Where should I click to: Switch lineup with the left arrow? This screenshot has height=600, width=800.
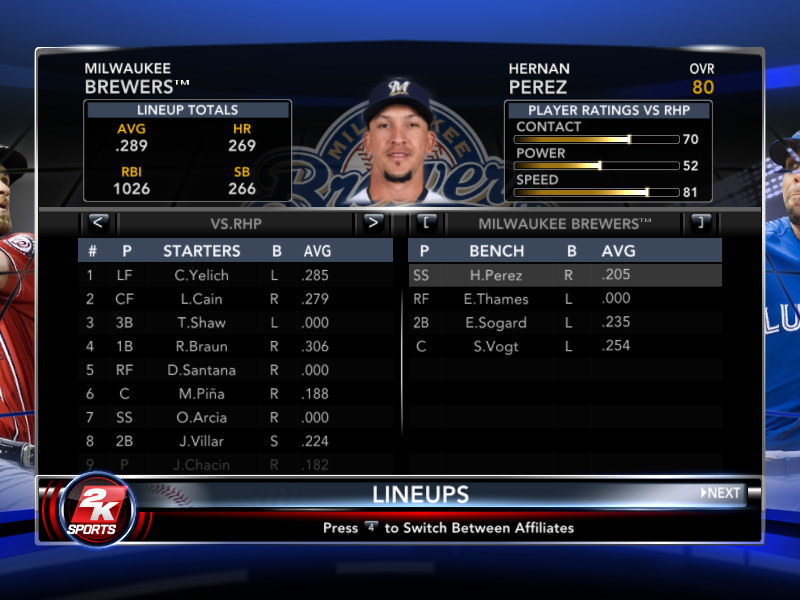pos(98,223)
